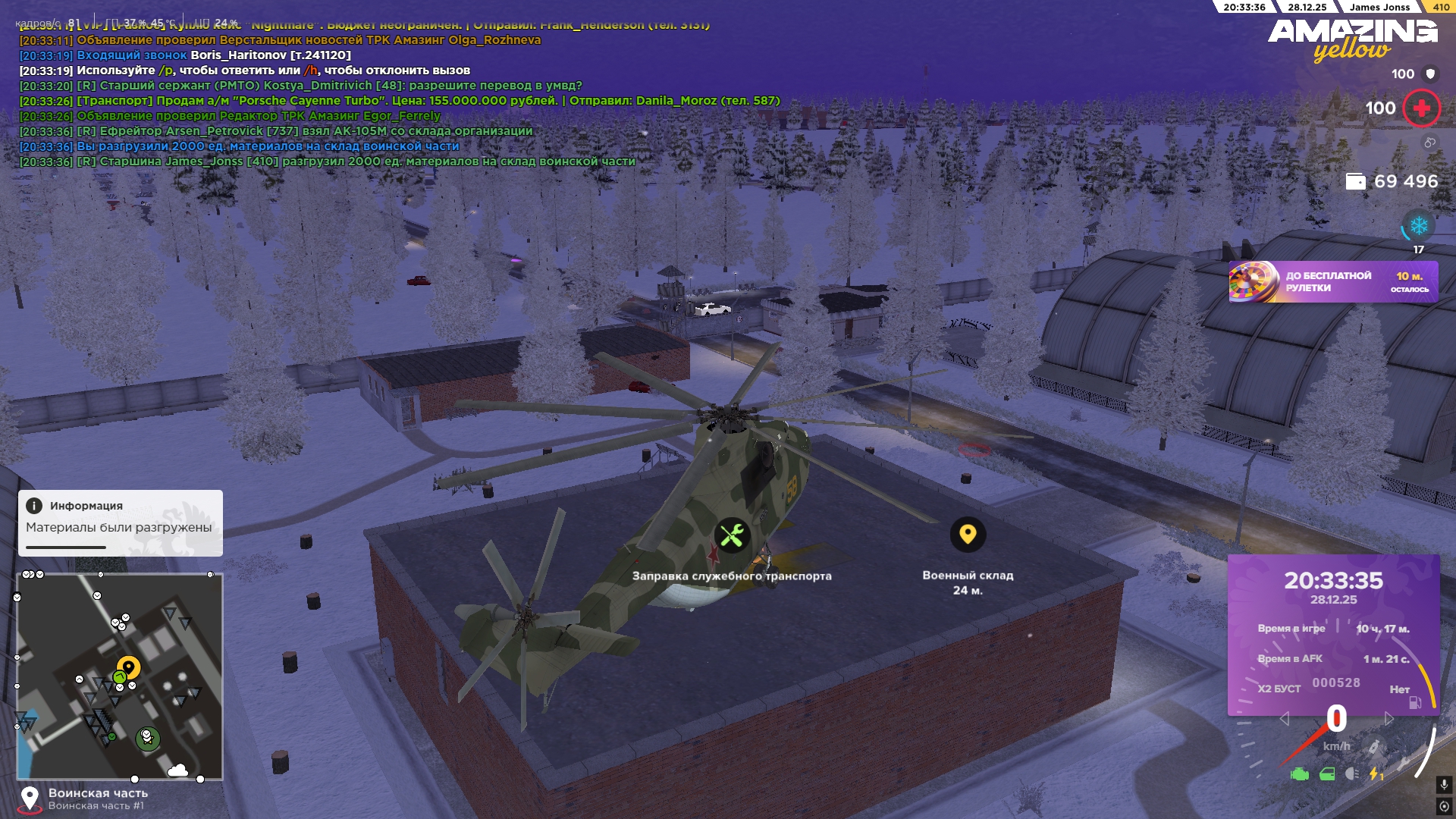Click the minimap
This screenshot has height=819, width=1456.
[120, 676]
